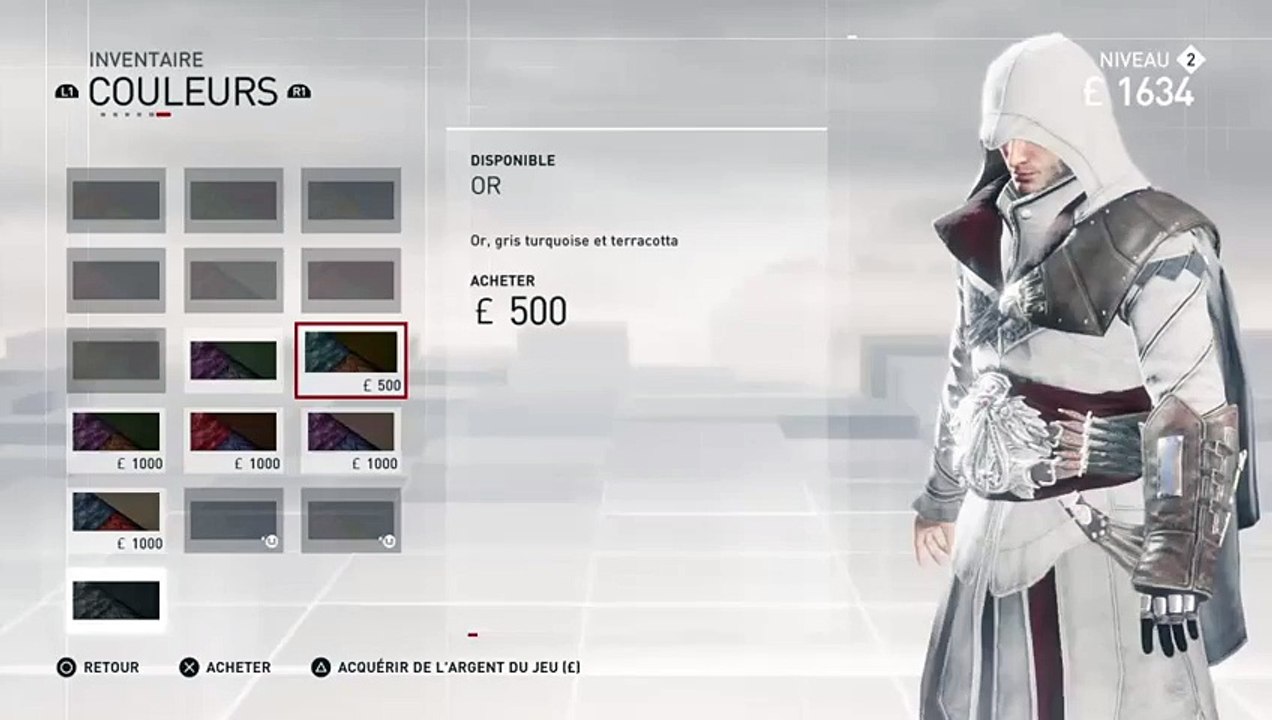Pick the £1000 blue, red and olive swatch
This screenshot has width=1272, height=720.
point(116,519)
